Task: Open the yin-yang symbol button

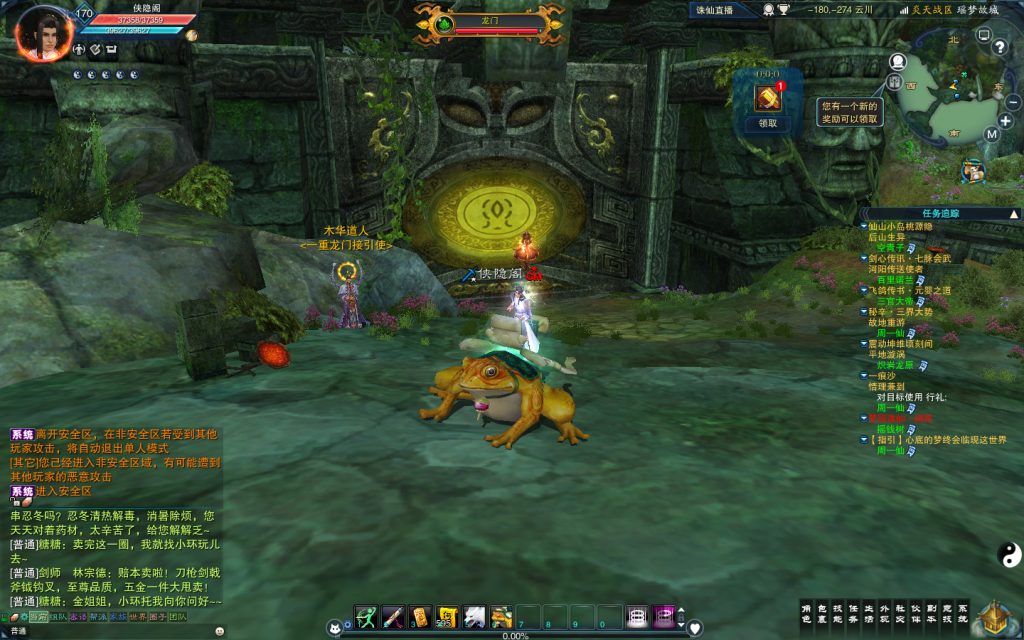Action: [x=1007, y=553]
